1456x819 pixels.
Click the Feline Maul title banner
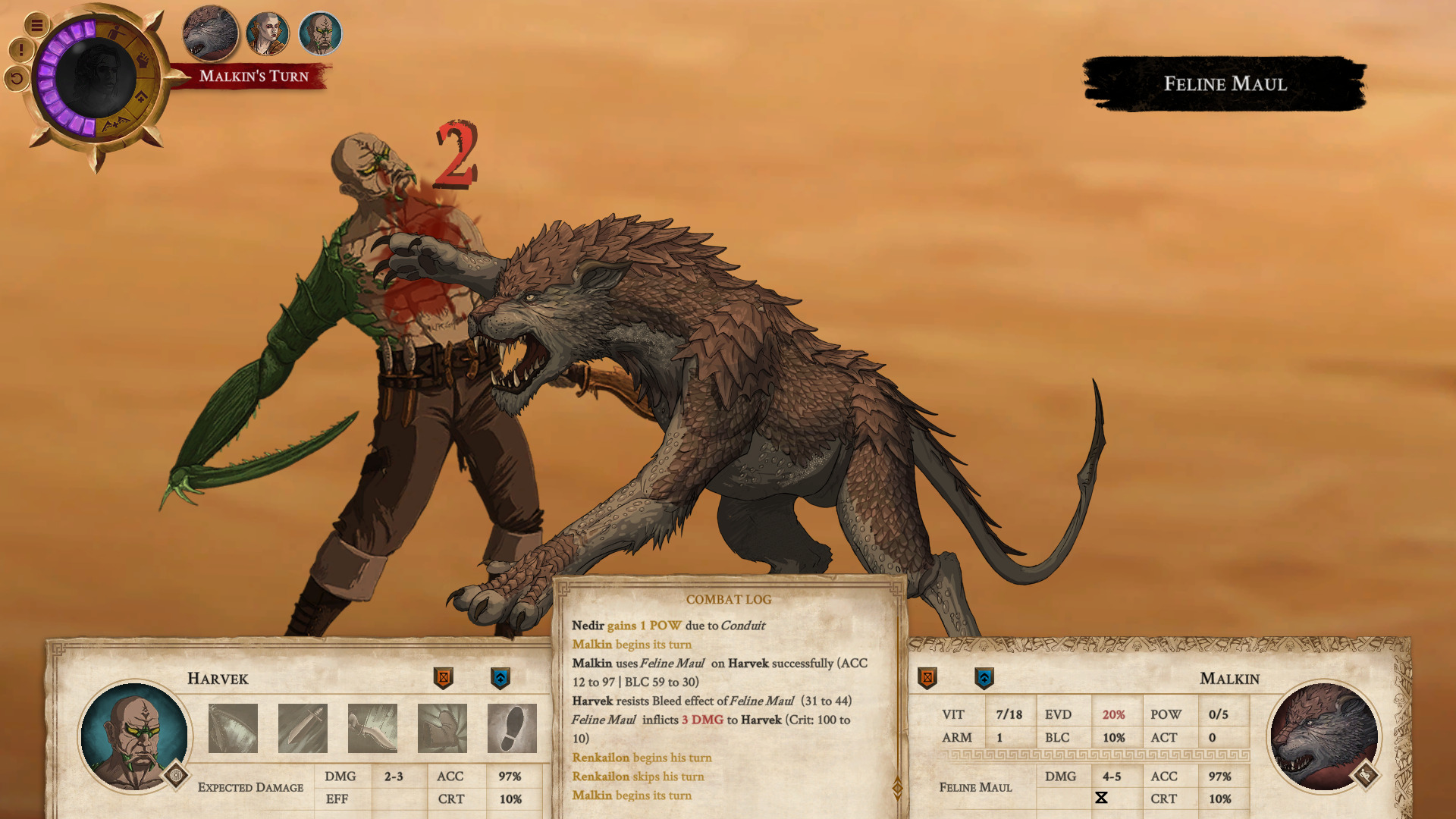click(1225, 84)
